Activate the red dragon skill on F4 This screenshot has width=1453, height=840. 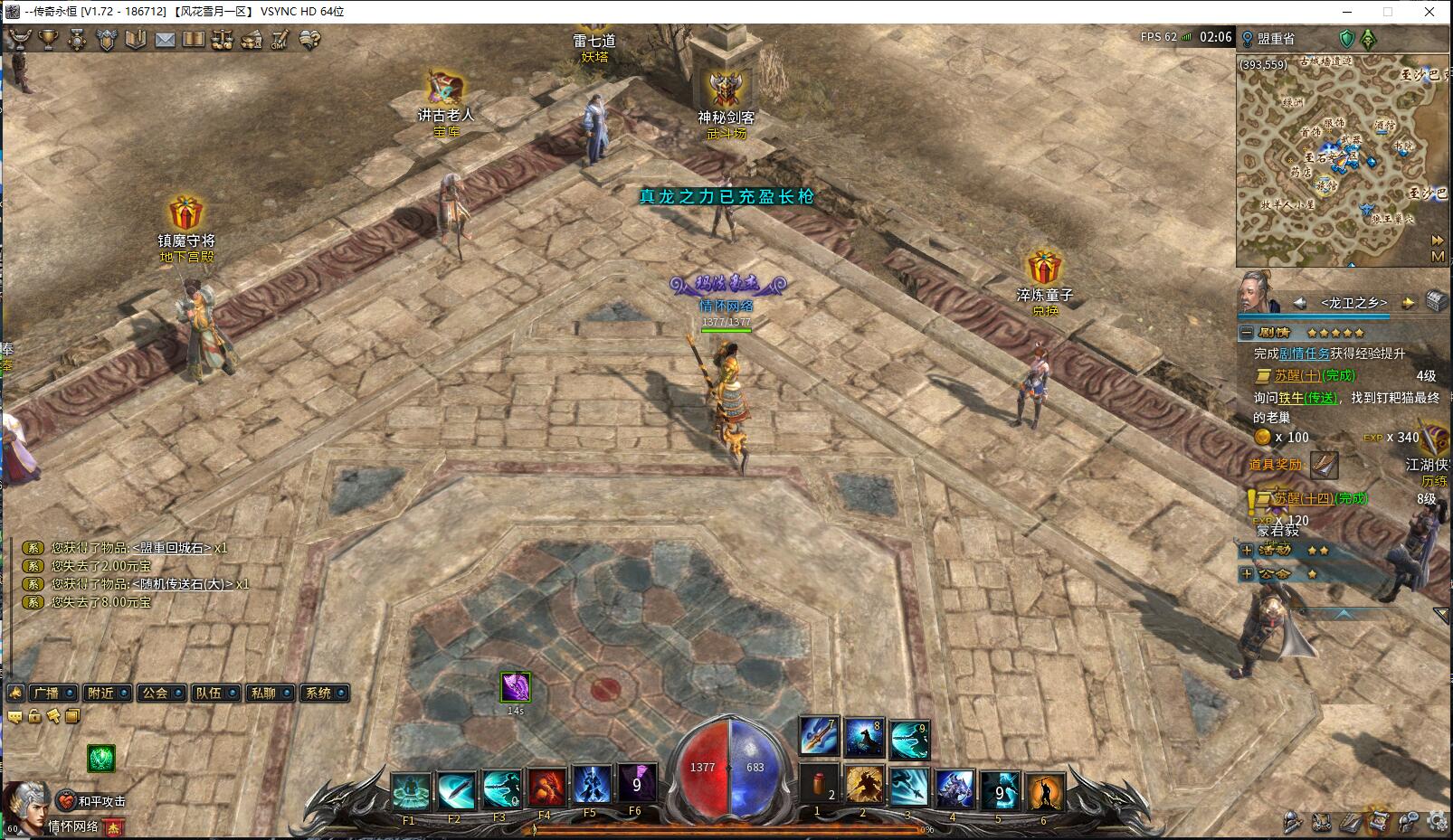click(x=546, y=788)
